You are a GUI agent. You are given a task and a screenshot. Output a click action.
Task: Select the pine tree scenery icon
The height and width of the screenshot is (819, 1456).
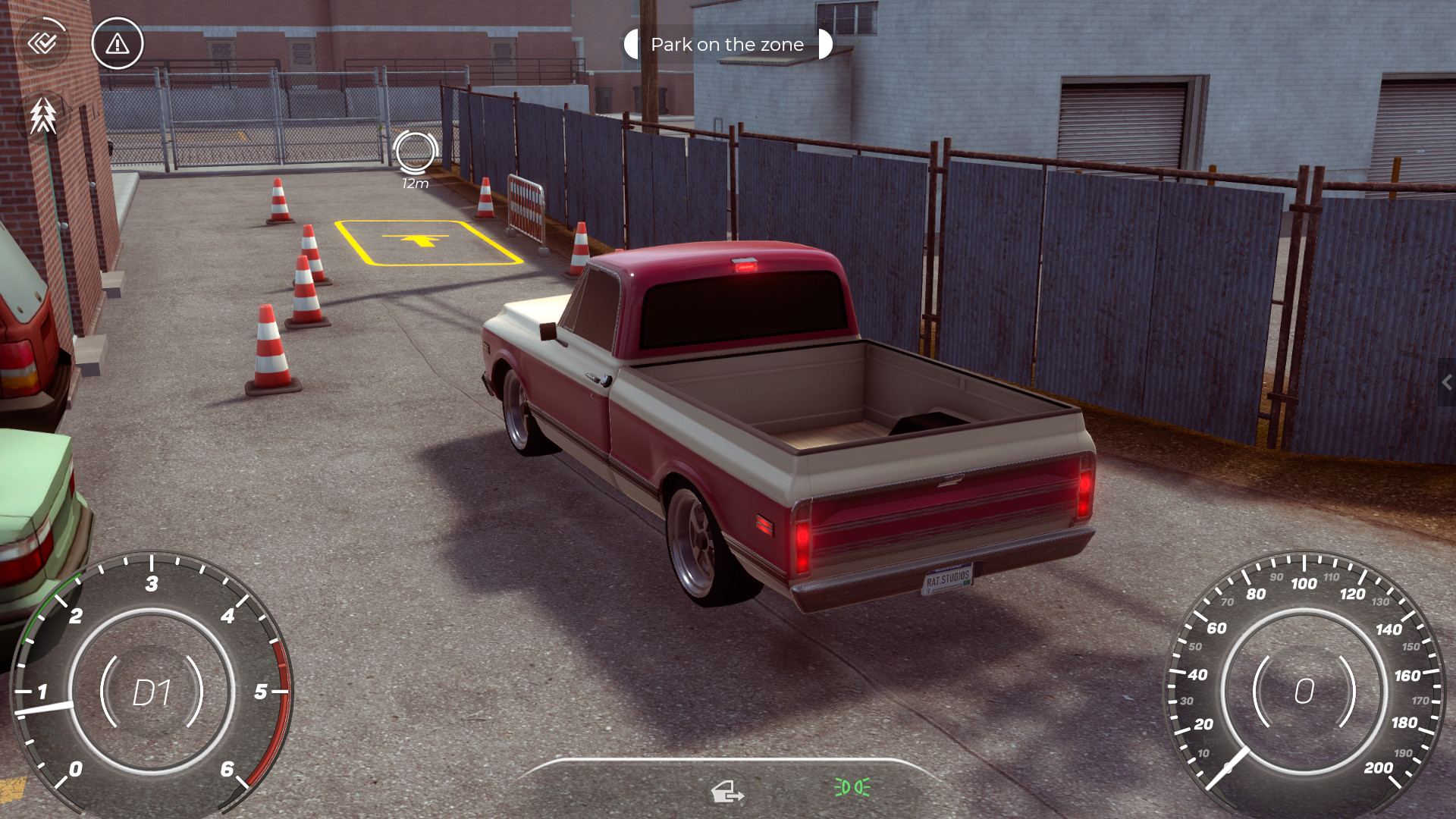pos(43,115)
